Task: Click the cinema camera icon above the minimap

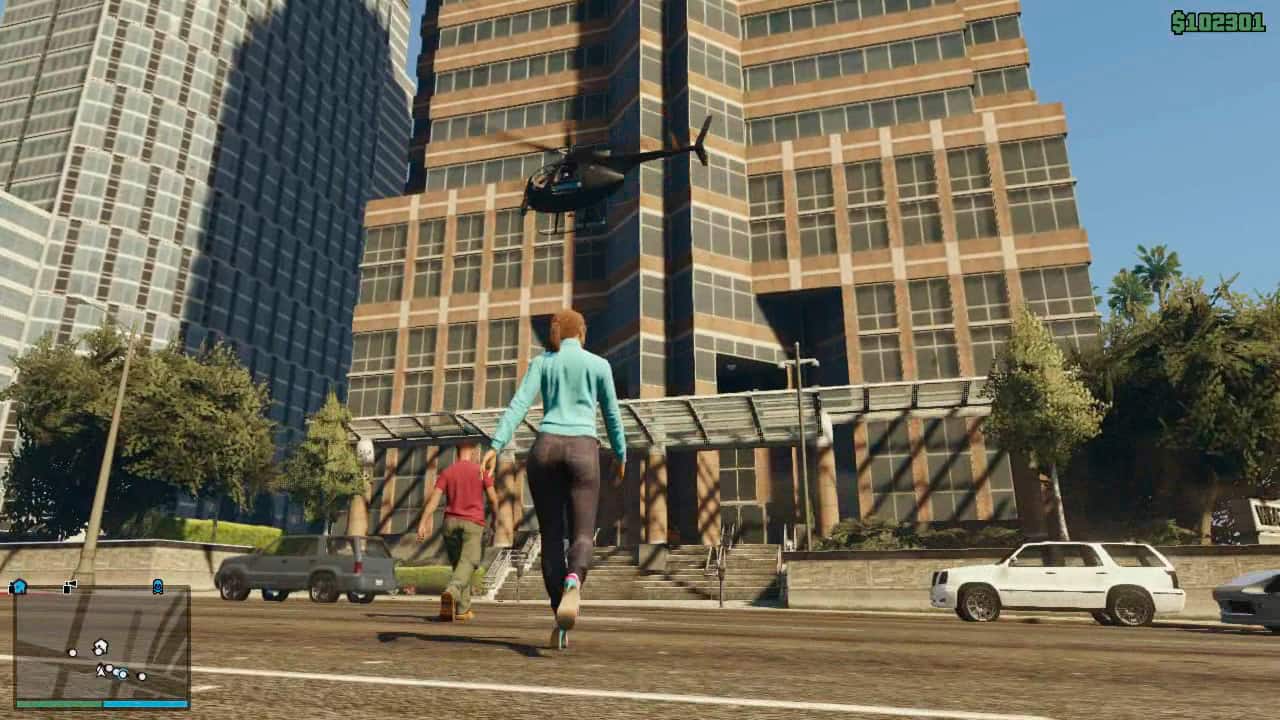Action: pos(69,584)
